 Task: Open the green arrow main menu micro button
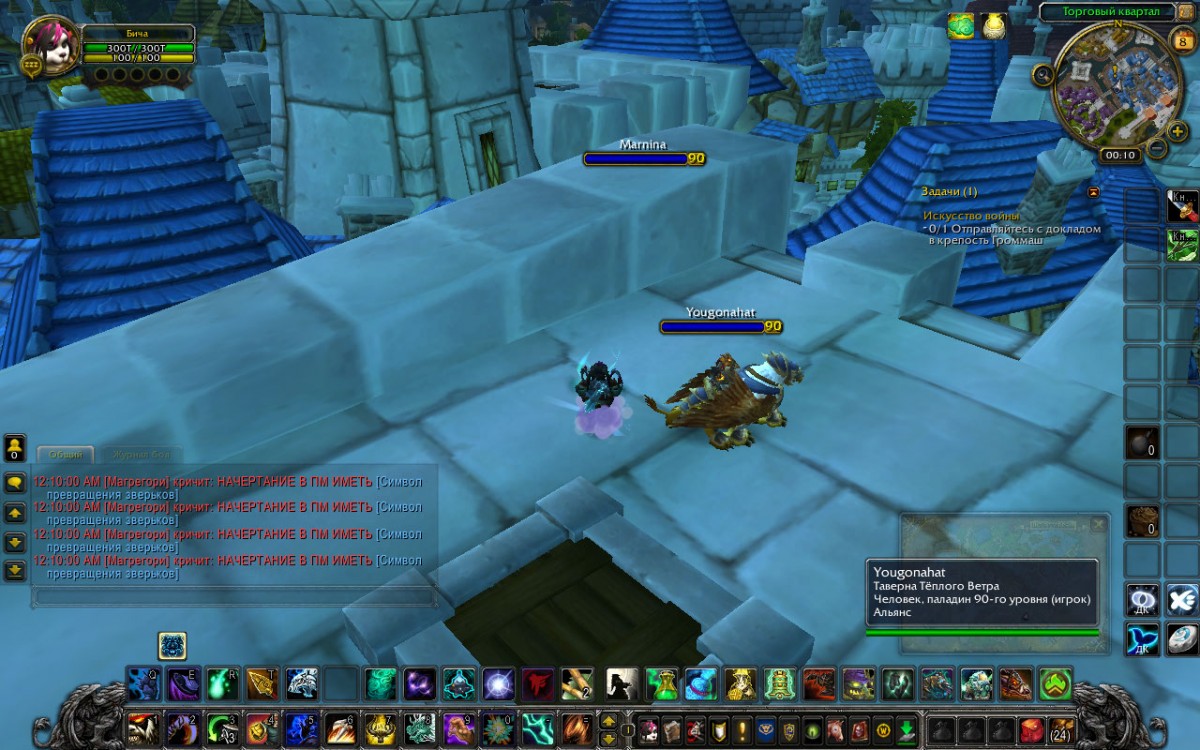(x=906, y=729)
